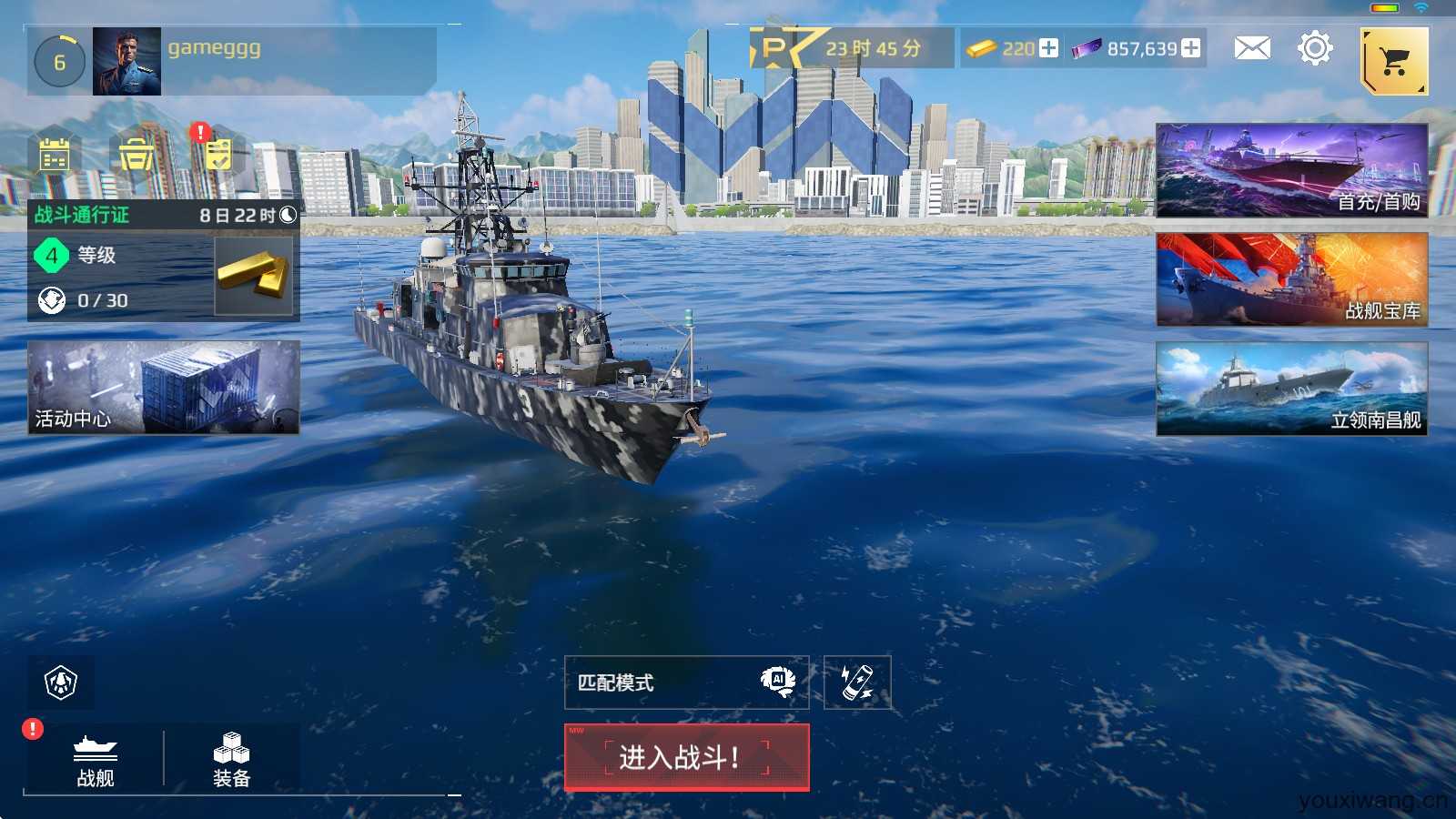Open the 匹配模式 mode selector
The width and height of the screenshot is (1456, 819).
click(x=686, y=682)
